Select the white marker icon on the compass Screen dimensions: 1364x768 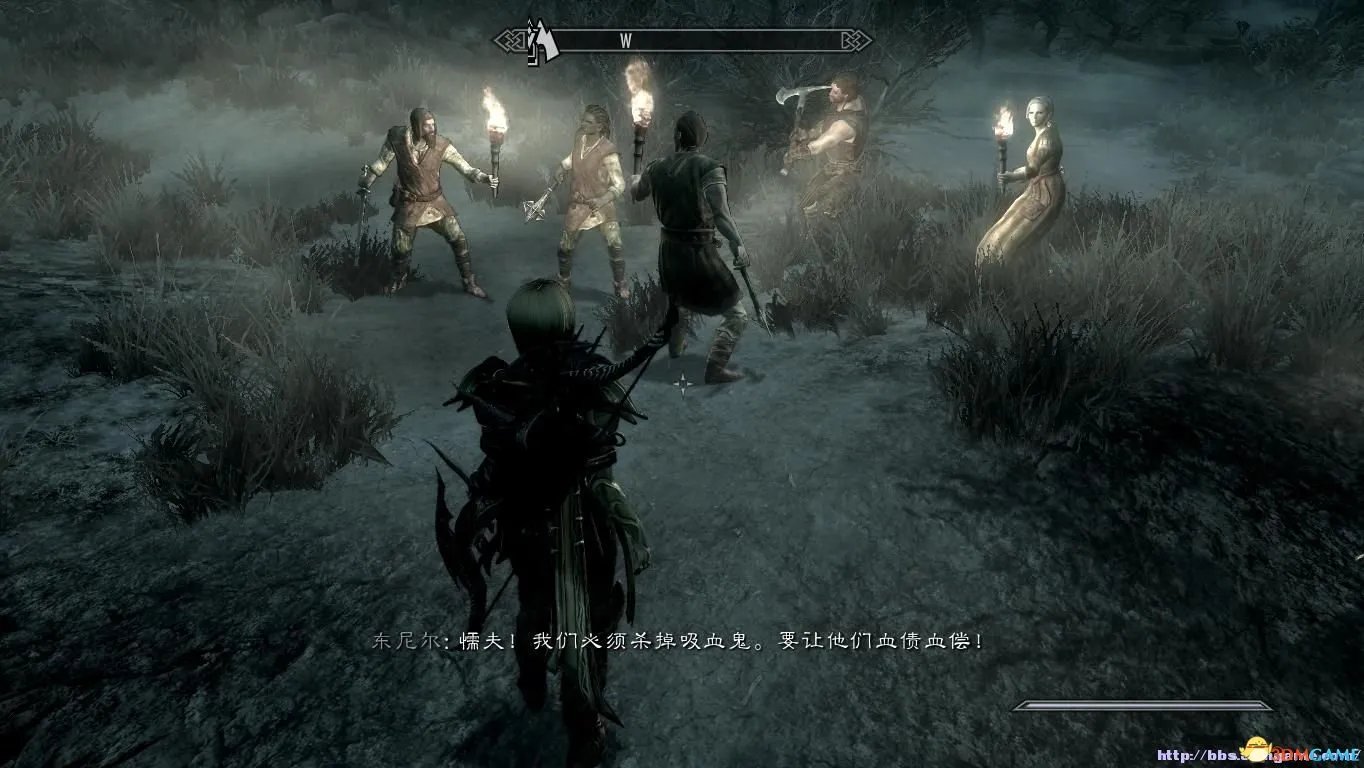(541, 42)
